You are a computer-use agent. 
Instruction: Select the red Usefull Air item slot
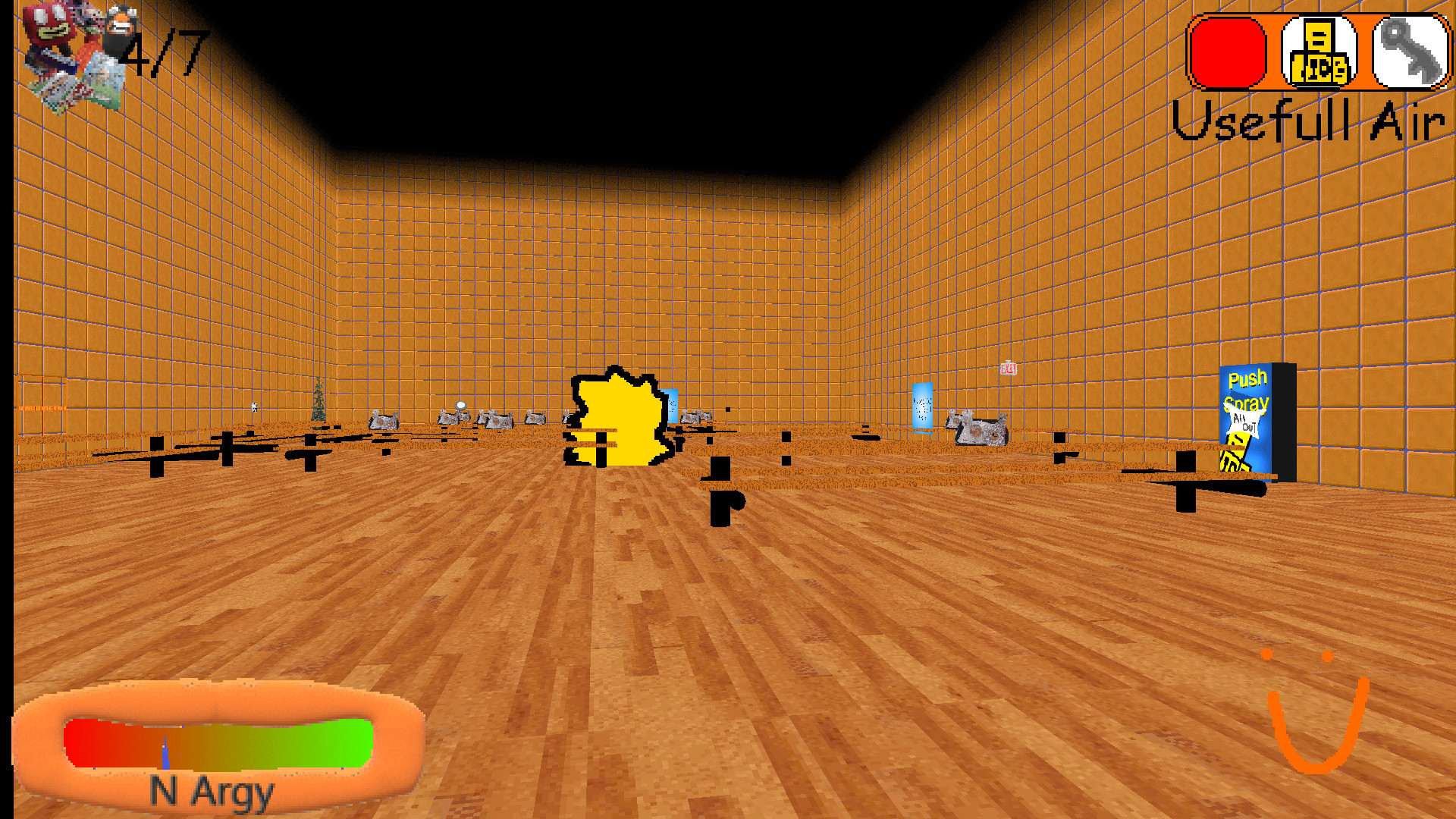(x=1226, y=53)
